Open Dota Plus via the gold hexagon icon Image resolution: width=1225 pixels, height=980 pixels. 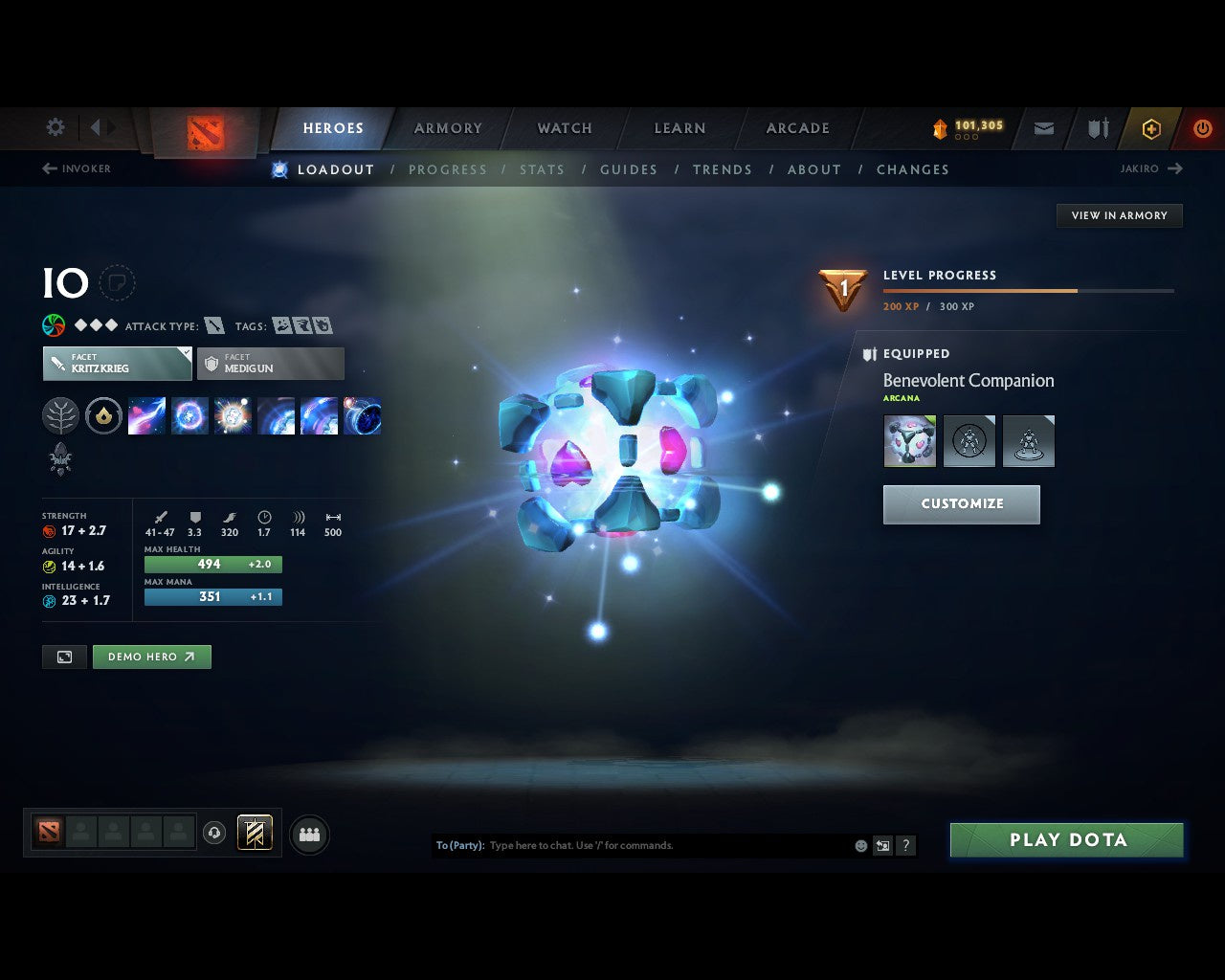tap(1151, 128)
